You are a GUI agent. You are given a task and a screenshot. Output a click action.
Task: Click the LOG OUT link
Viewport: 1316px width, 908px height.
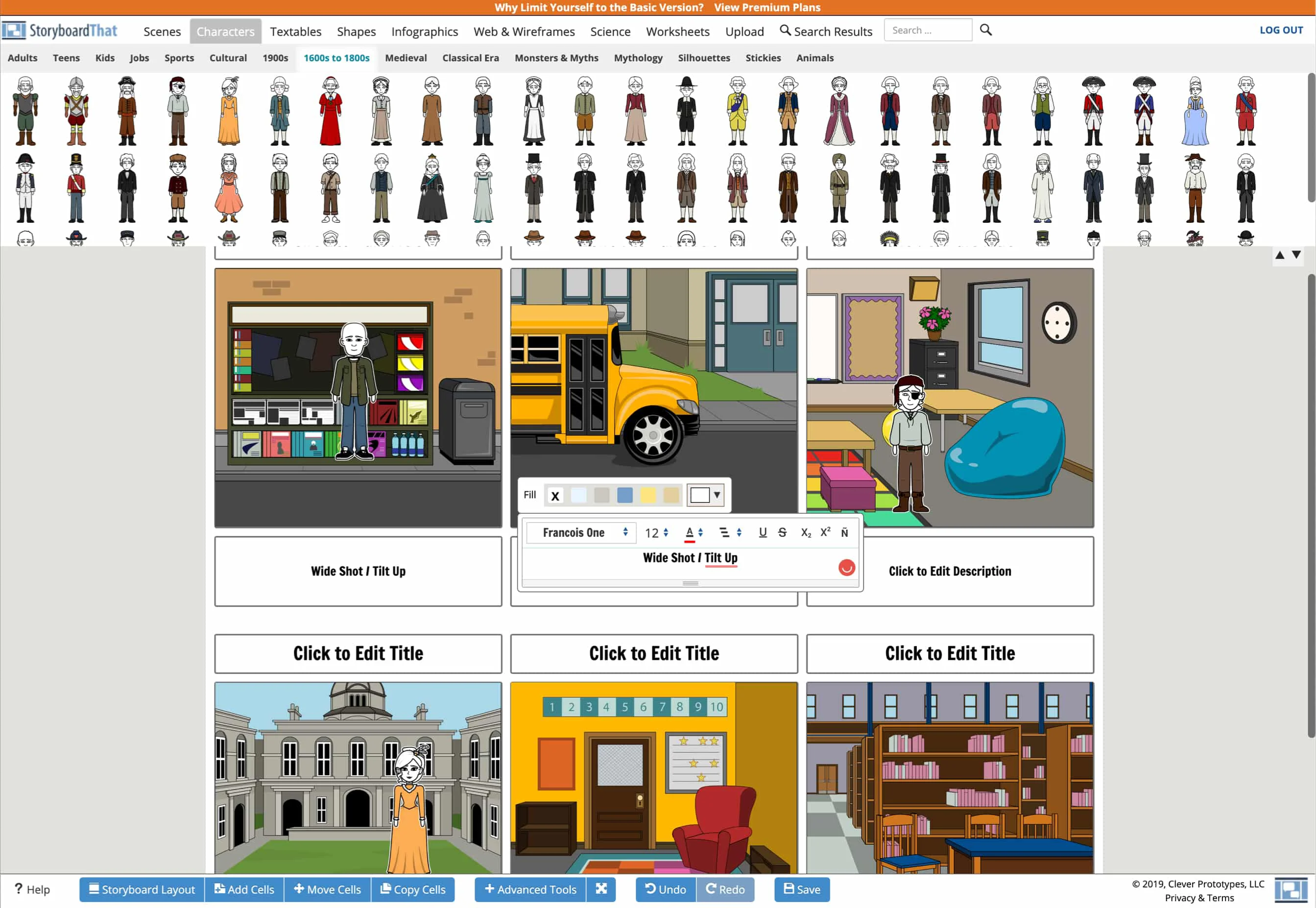click(x=1281, y=29)
